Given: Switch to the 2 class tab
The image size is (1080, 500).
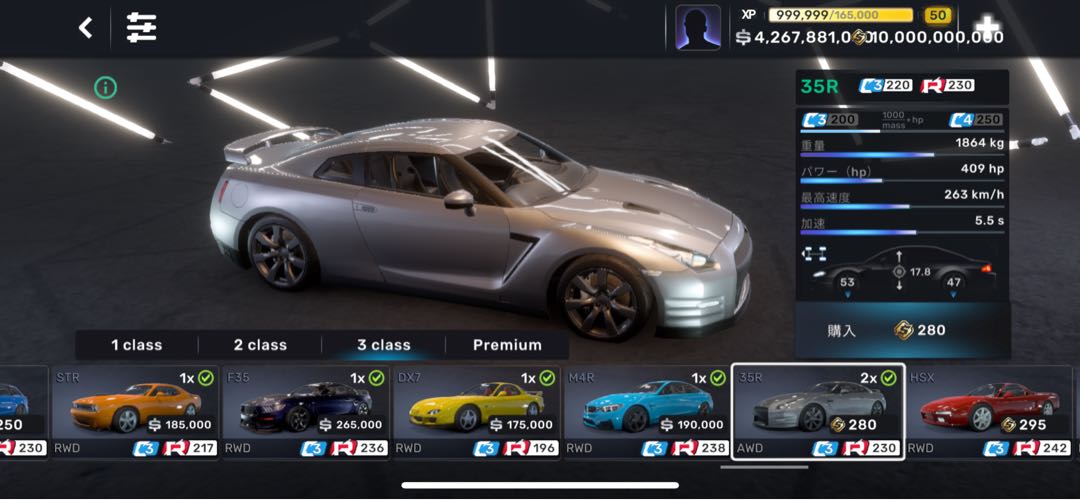Looking at the screenshot, I should coord(260,345).
